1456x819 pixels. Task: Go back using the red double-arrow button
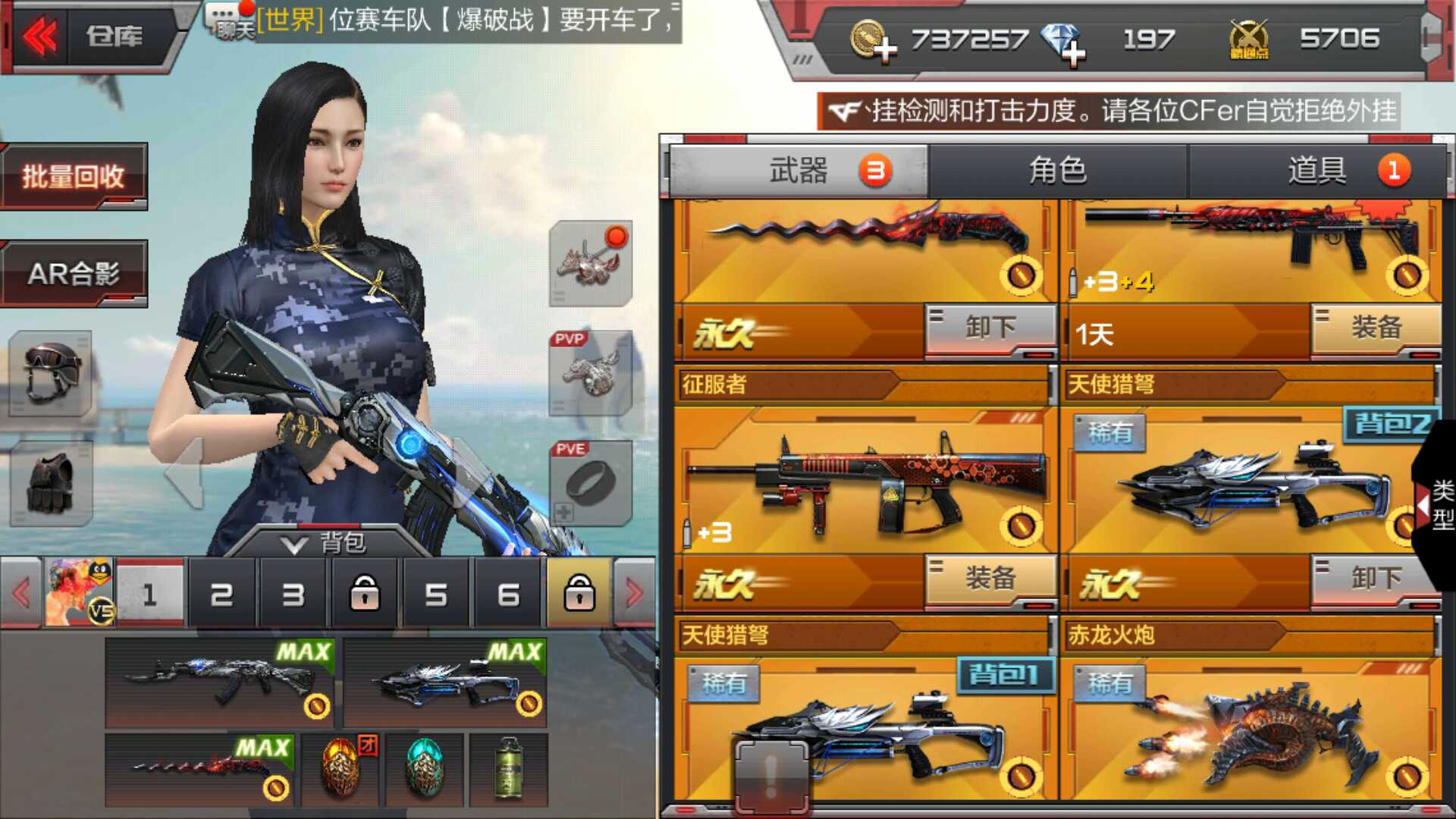pyautogui.click(x=39, y=36)
